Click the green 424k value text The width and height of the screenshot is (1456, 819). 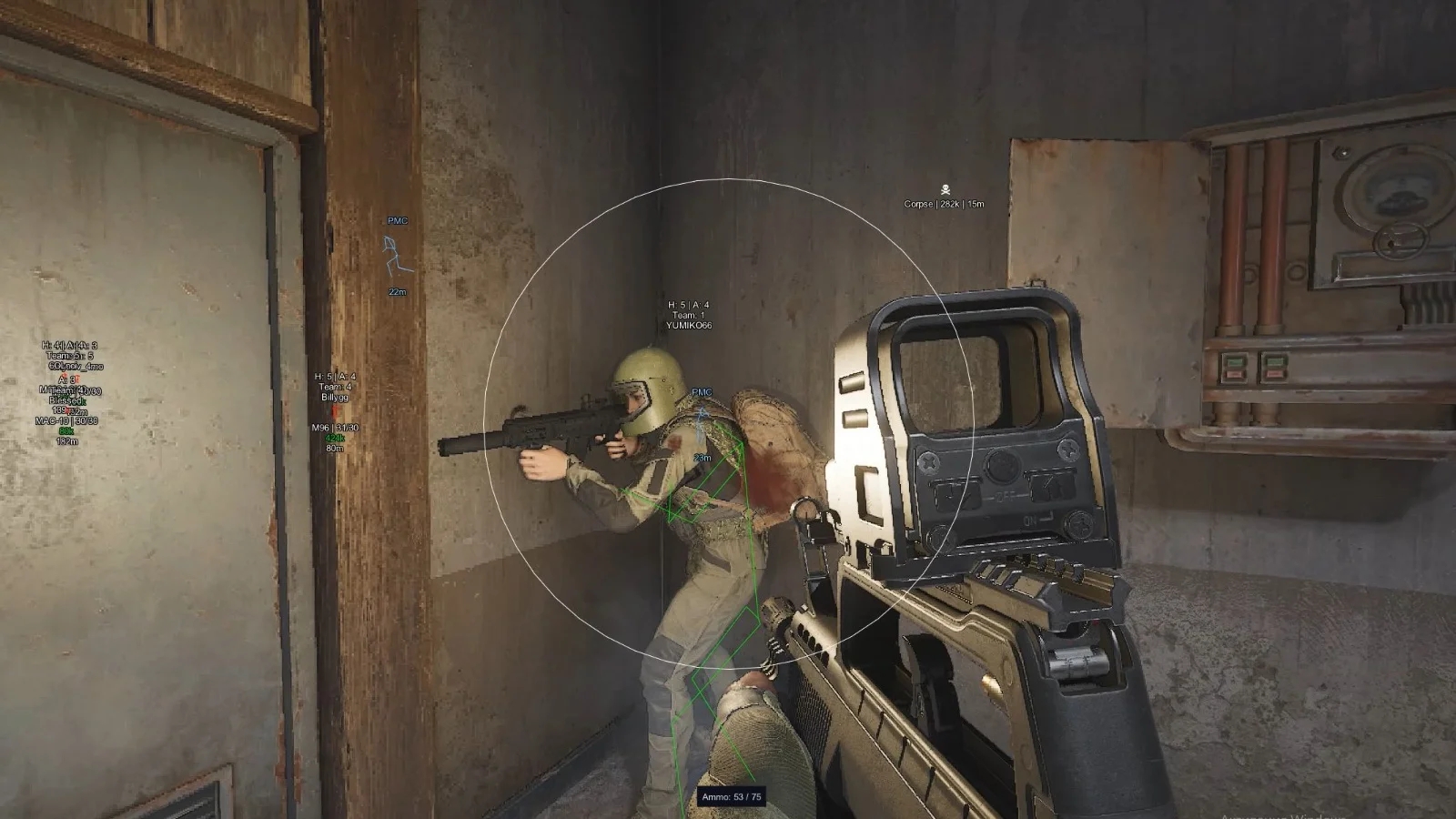click(334, 438)
